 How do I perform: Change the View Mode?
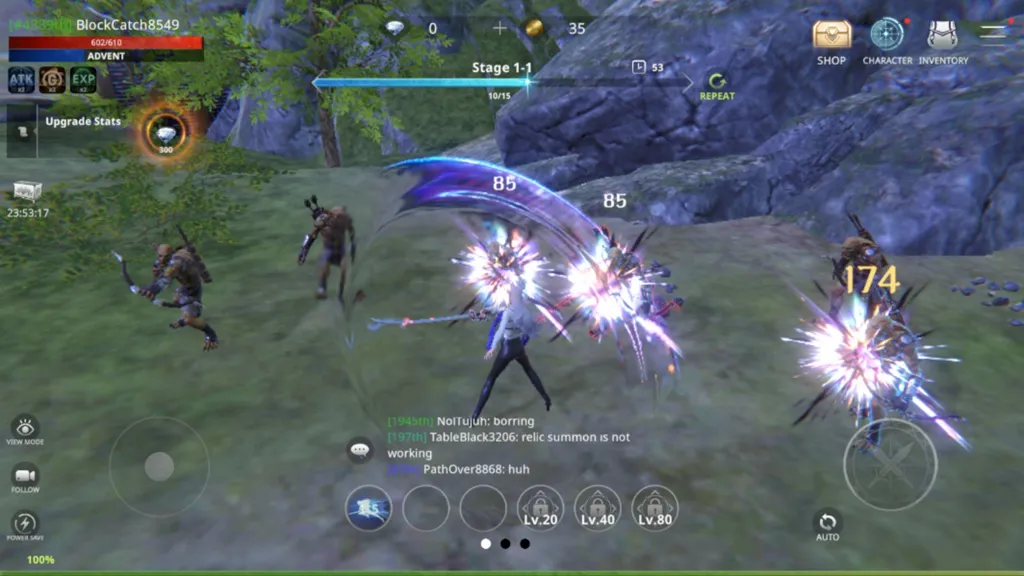click(x=25, y=428)
